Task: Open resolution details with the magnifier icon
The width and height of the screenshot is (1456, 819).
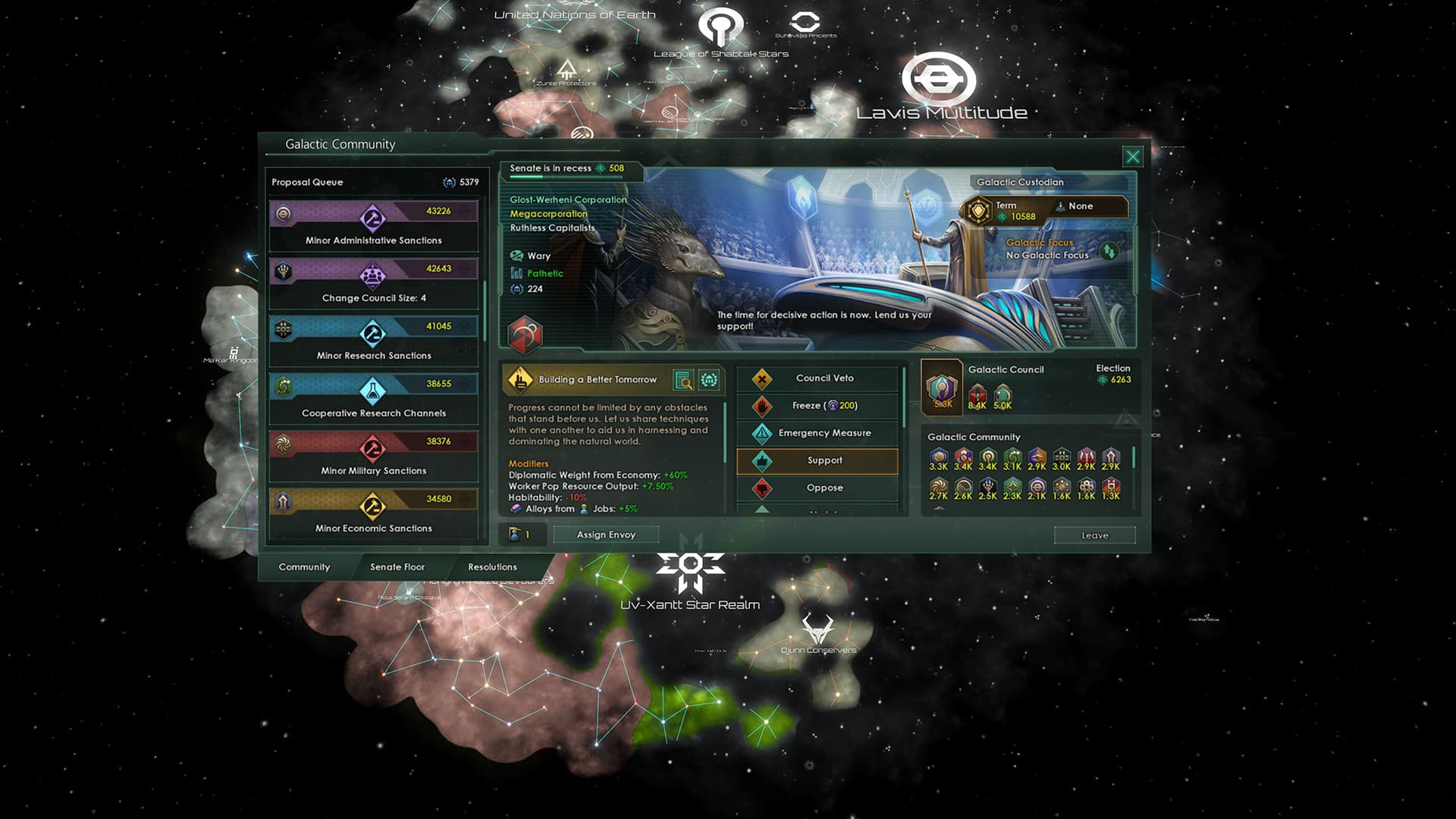Action: tap(682, 379)
